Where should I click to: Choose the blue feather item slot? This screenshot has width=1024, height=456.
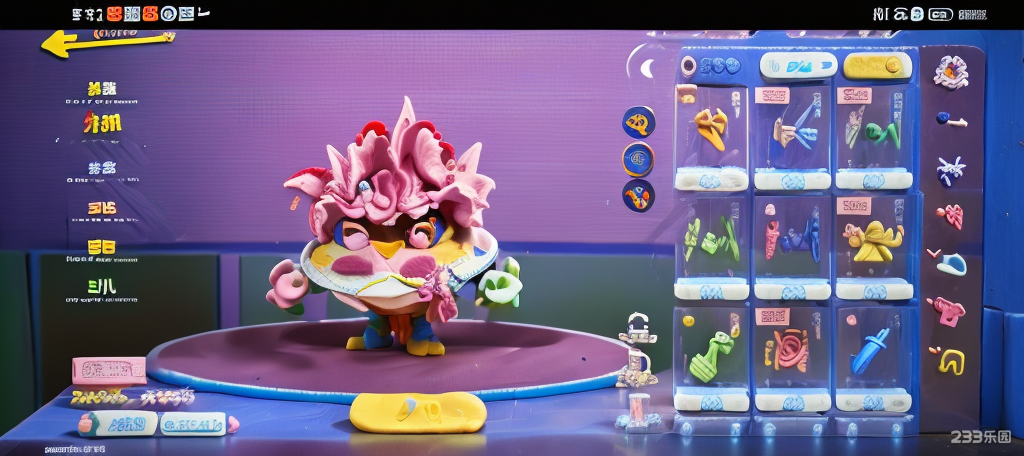791,130
